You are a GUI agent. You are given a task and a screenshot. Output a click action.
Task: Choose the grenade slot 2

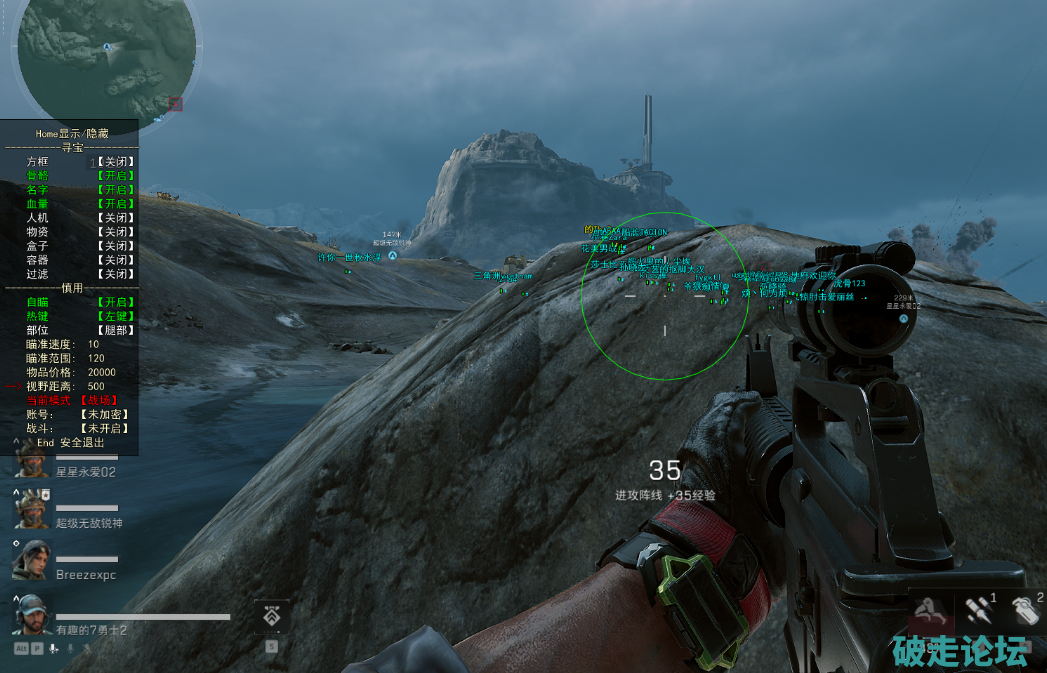click(x=1025, y=610)
